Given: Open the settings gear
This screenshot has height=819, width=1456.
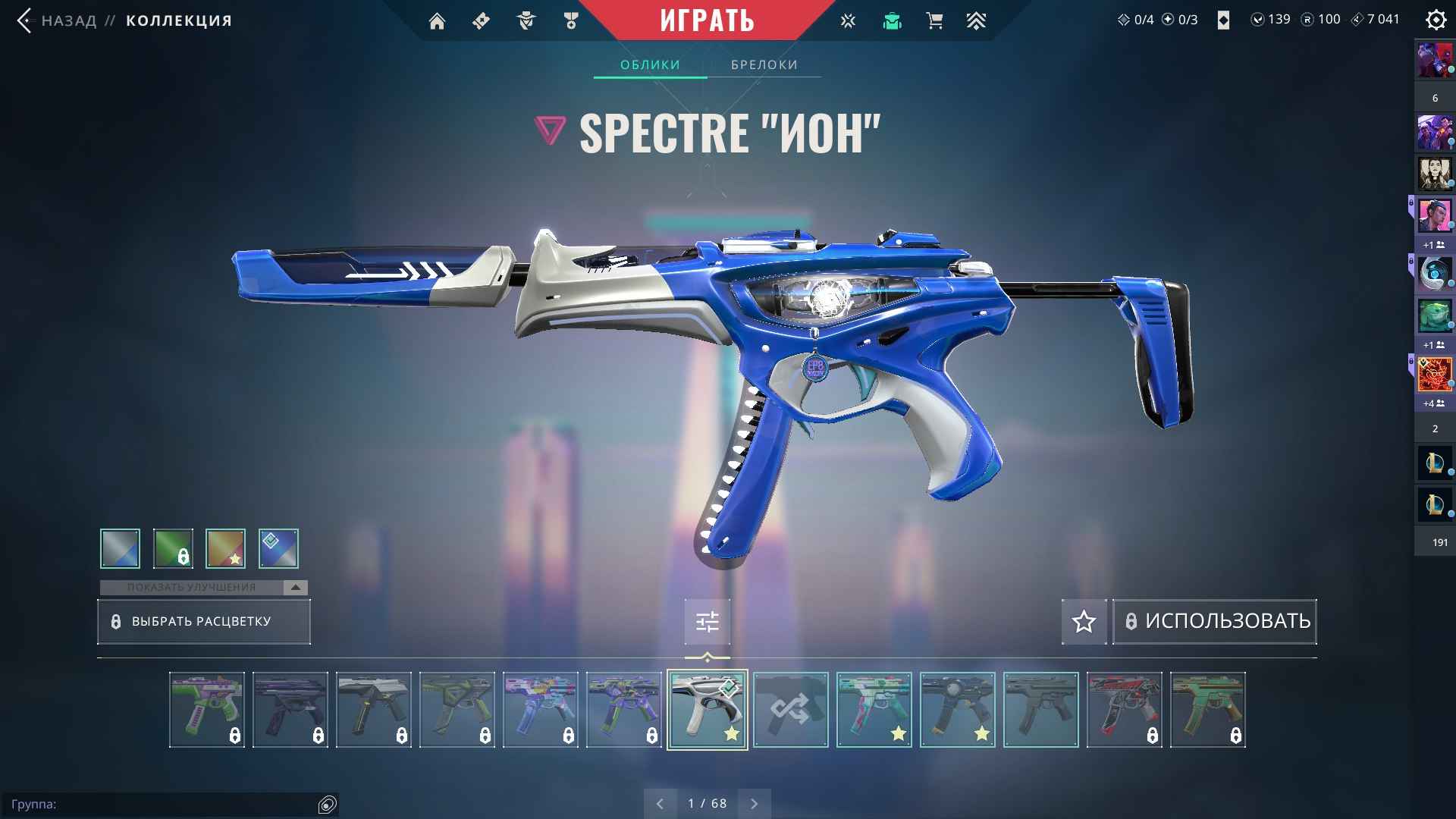Looking at the screenshot, I should point(1436,20).
